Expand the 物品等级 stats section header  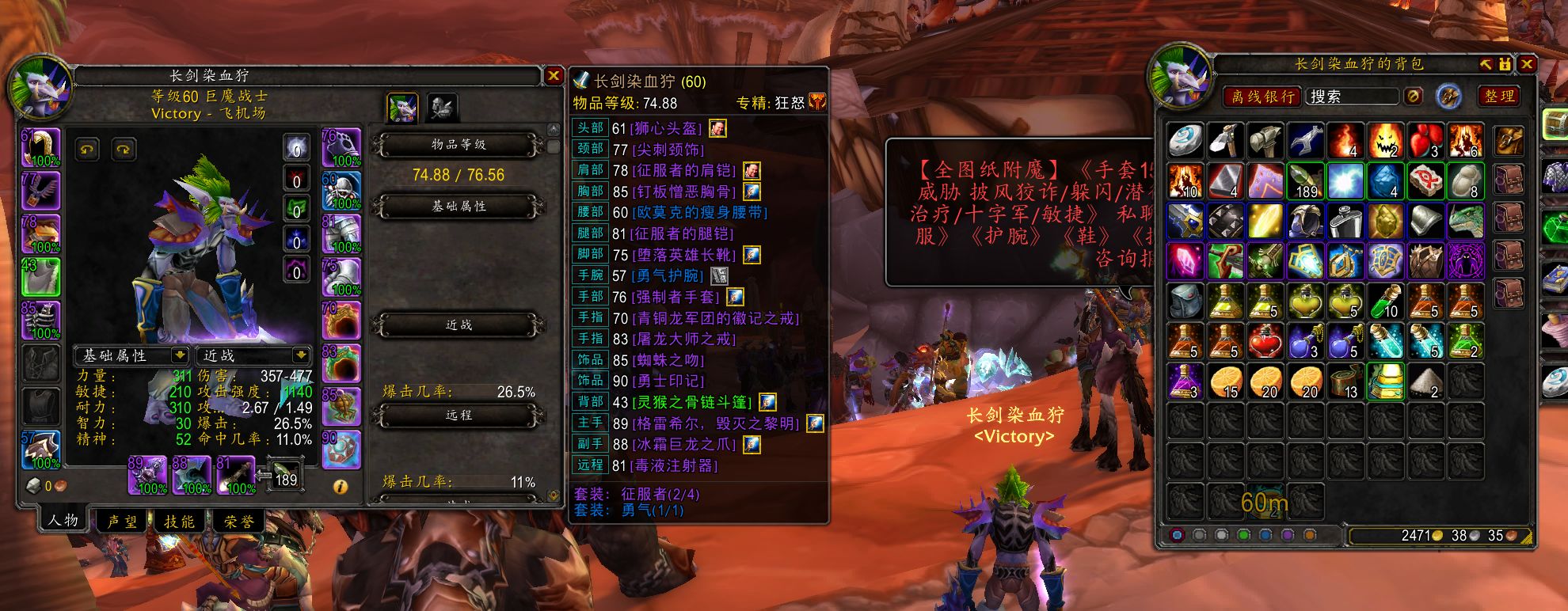click(x=459, y=145)
